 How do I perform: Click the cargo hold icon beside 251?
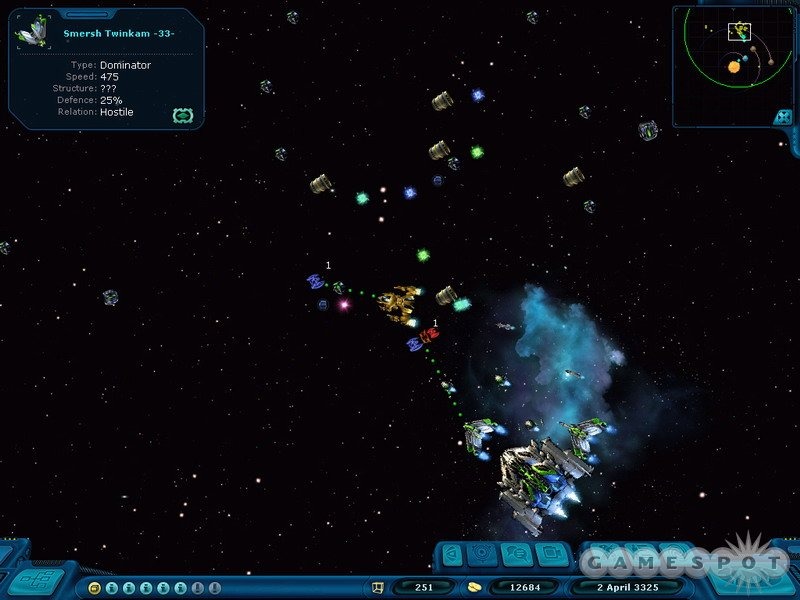(x=378, y=588)
